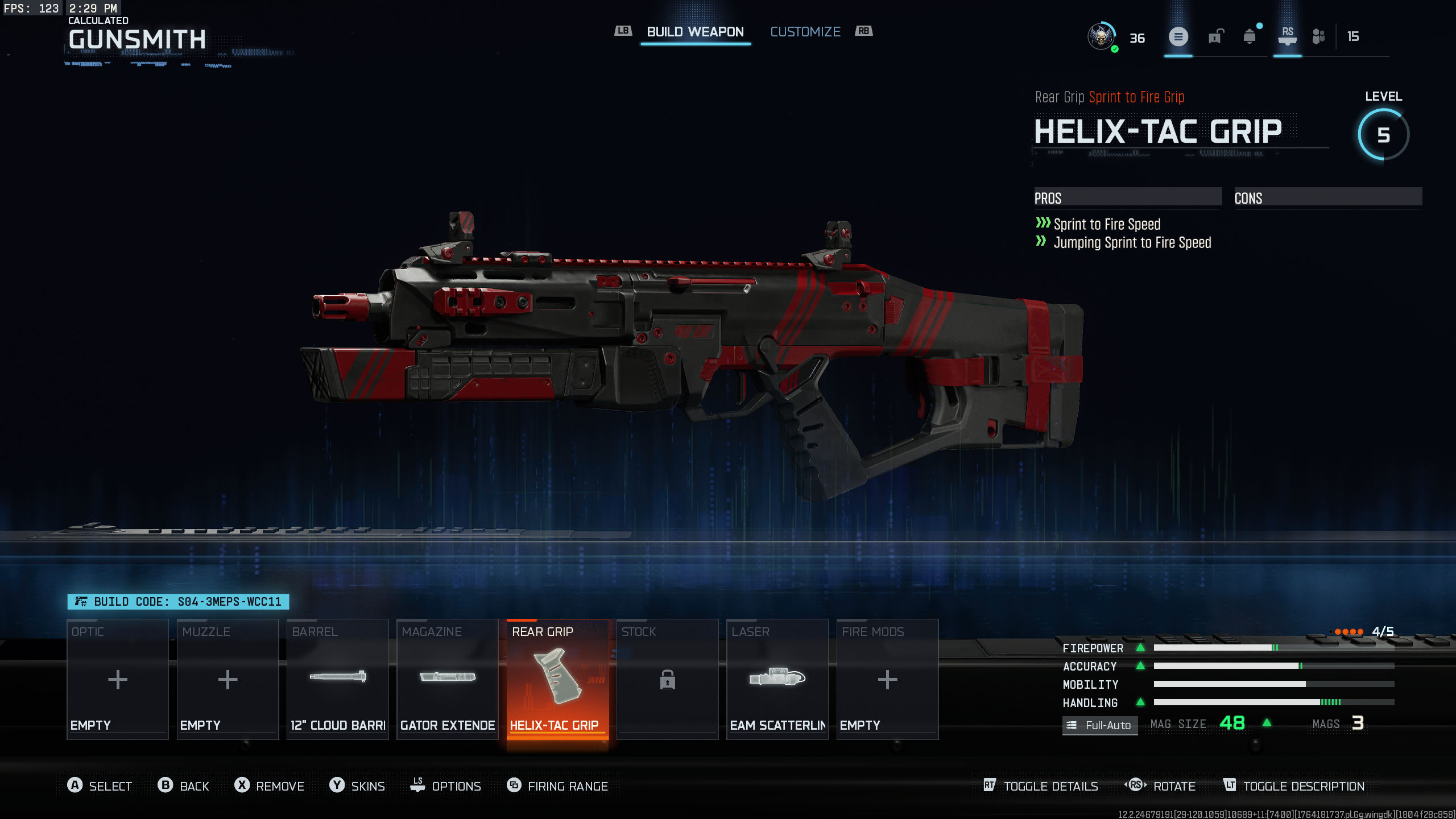Toggle firing mode to Full-Auto
Image resolution: width=1456 pixels, height=819 pixels.
1099,725
